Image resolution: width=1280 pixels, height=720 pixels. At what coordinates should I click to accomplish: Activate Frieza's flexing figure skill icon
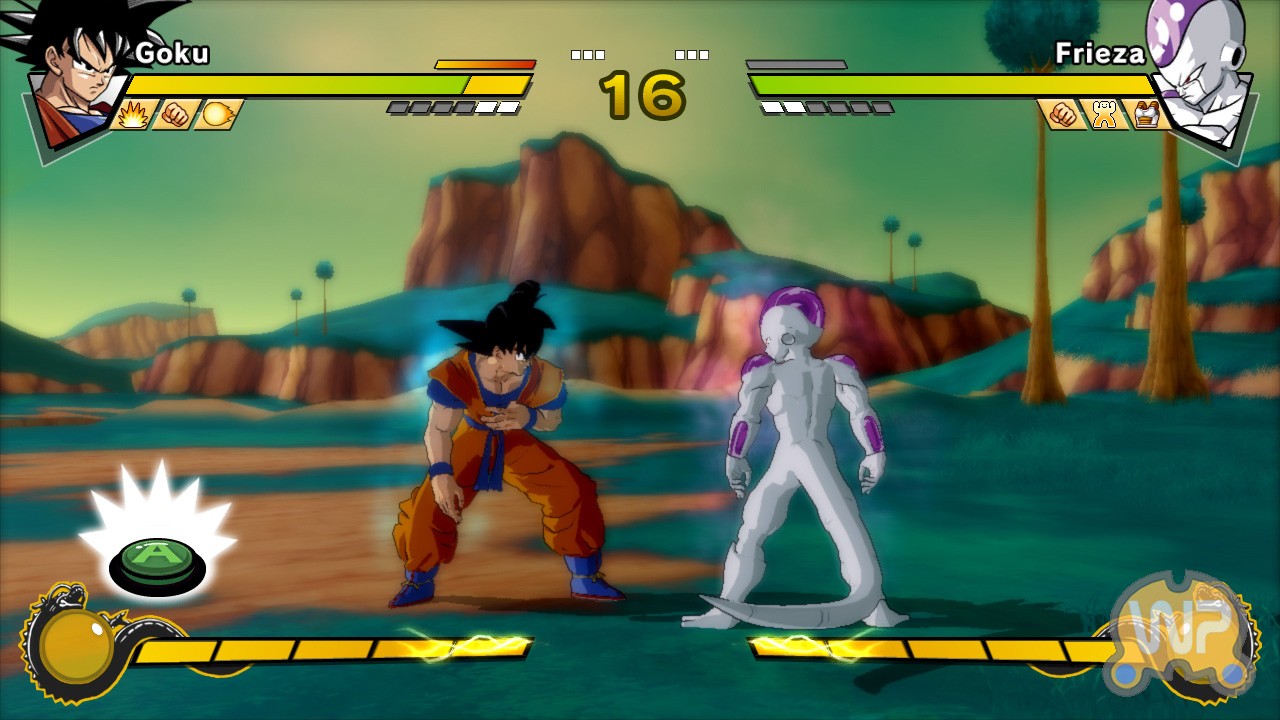coord(1104,115)
